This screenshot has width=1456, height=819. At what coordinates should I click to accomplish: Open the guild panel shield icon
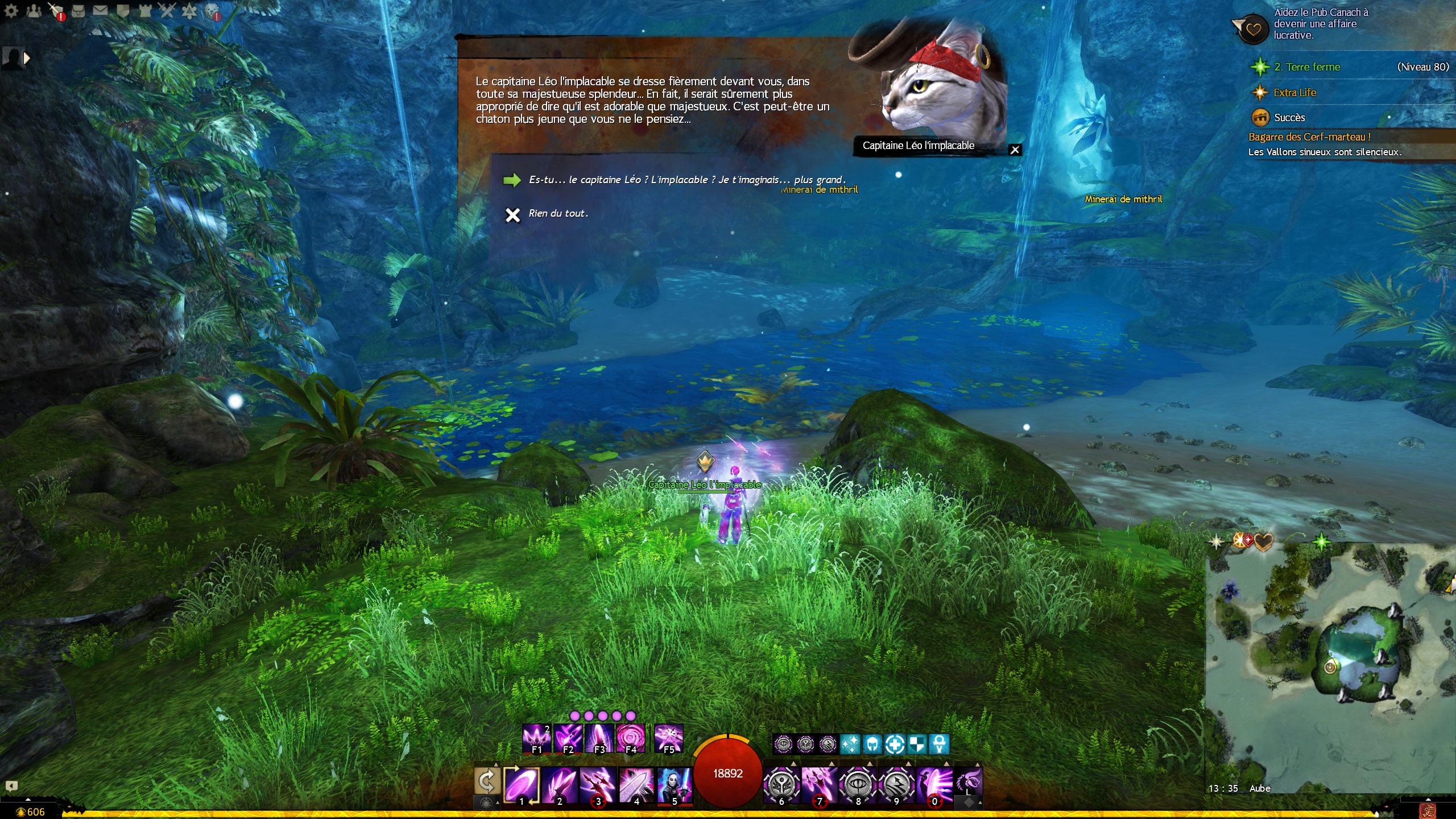[x=123, y=10]
